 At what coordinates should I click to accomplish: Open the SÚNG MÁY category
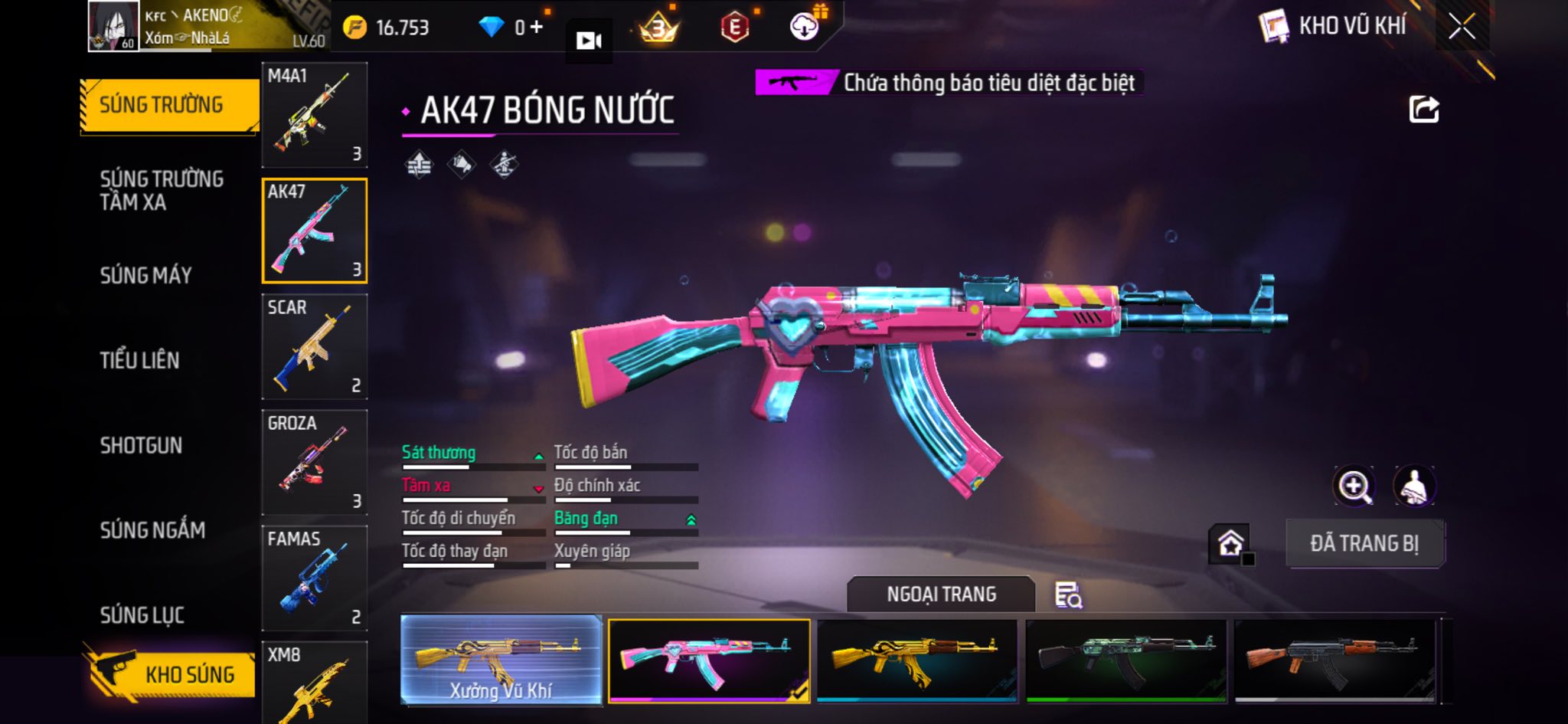145,275
